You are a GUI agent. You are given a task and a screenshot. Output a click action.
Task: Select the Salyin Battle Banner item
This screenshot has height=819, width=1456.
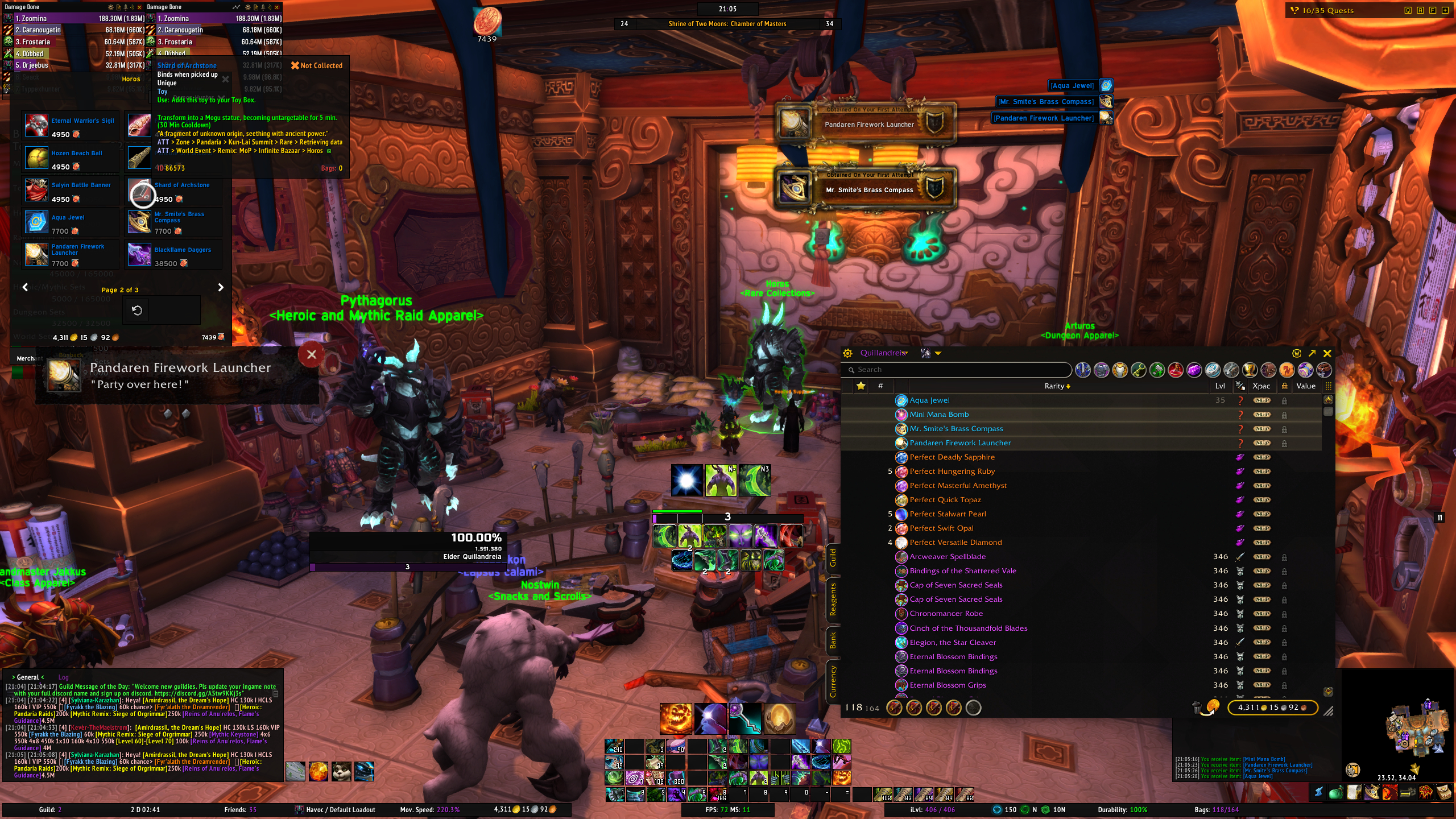pyautogui.click(x=36, y=191)
